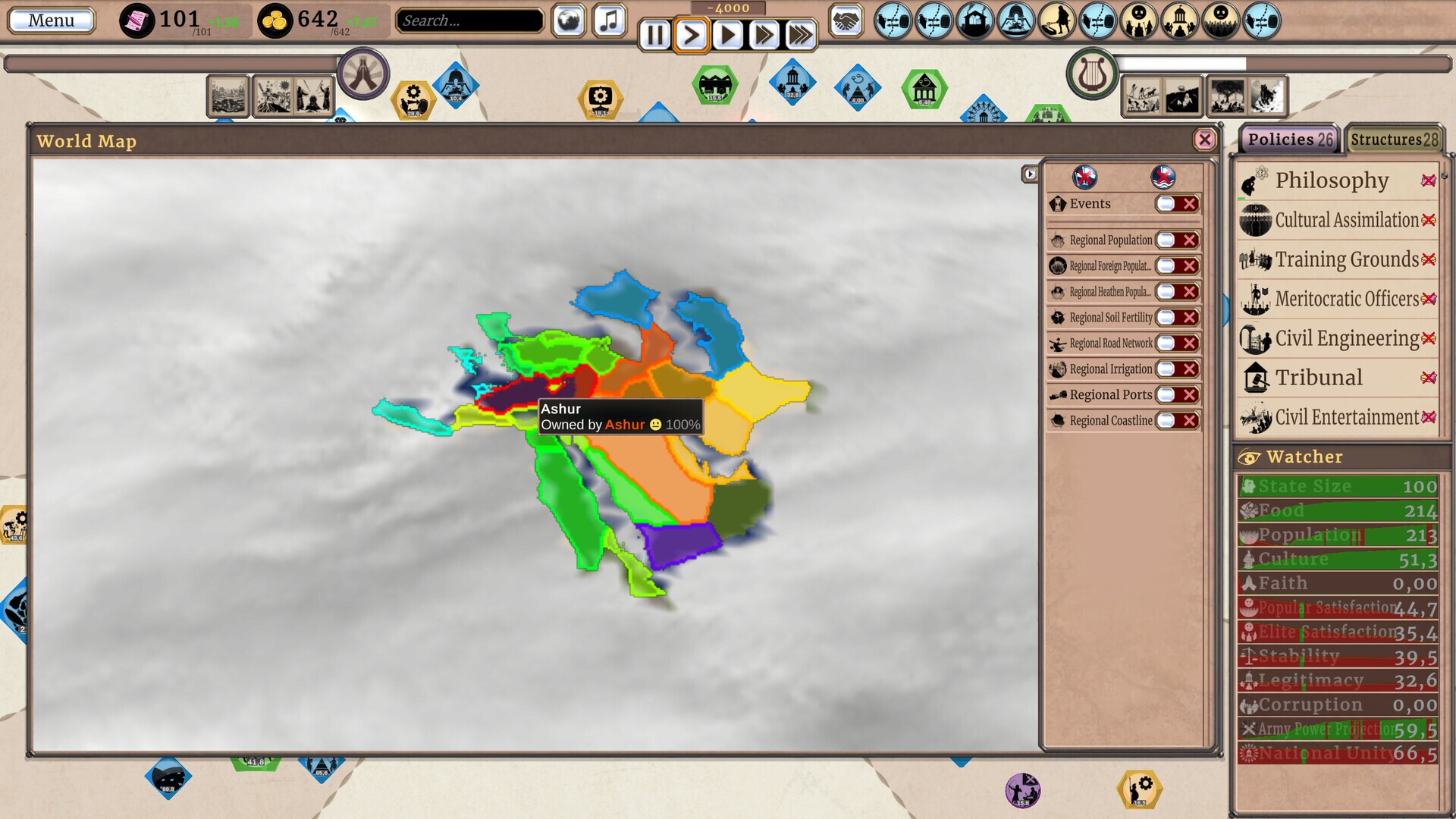Screen dimensions: 1456x819
Task: Toggle Regional Ports overlay
Action: point(1176,395)
